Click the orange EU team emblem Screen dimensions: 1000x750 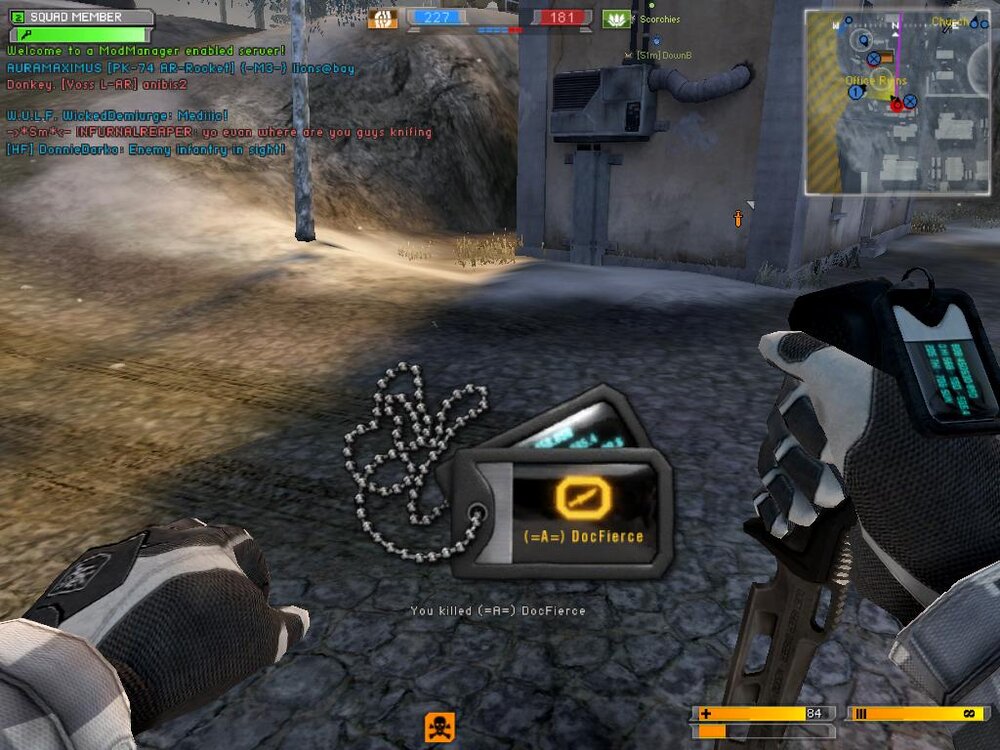pyautogui.click(x=382, y=18)
